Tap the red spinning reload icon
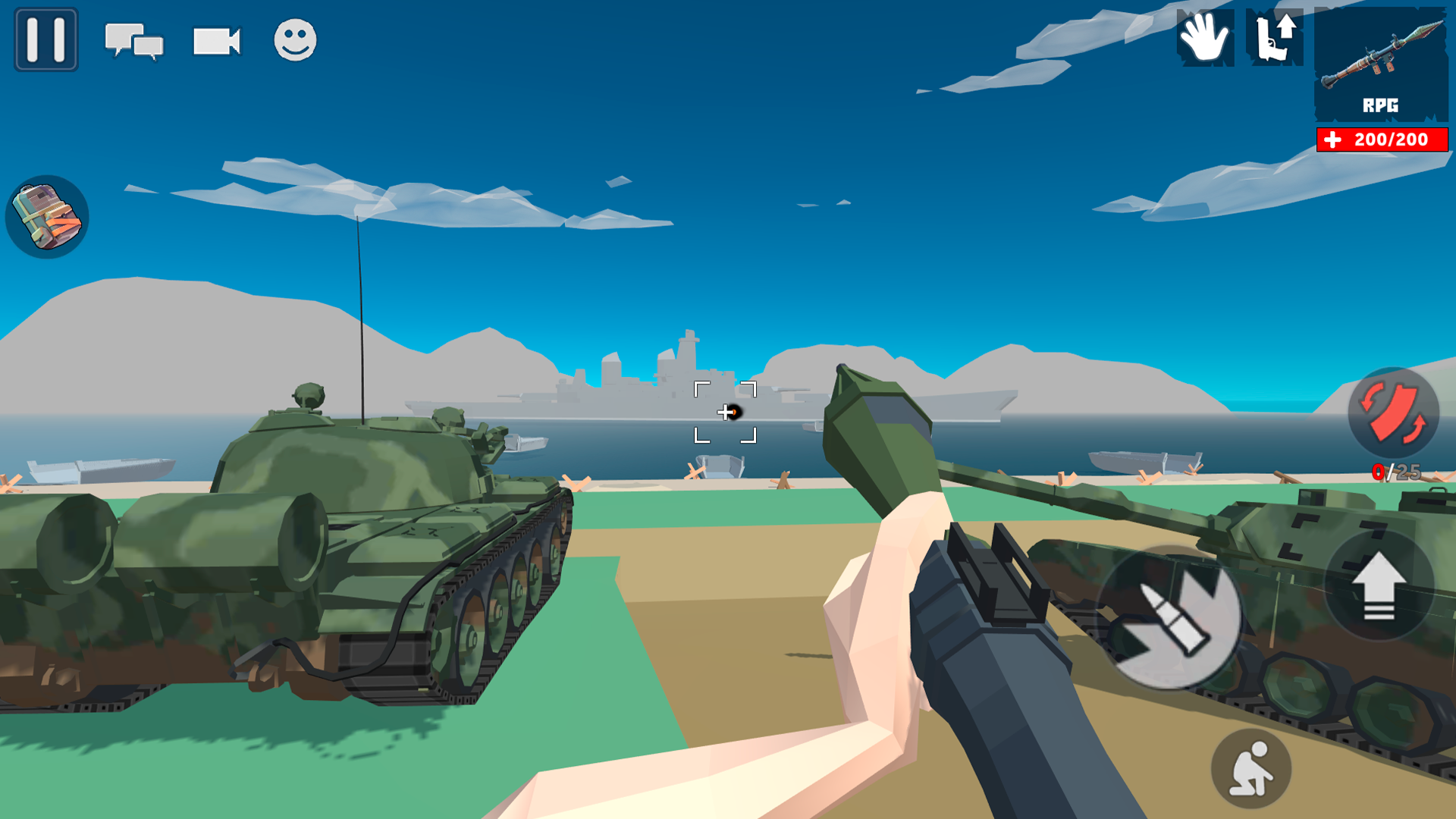 click(x=1394, y=413)
